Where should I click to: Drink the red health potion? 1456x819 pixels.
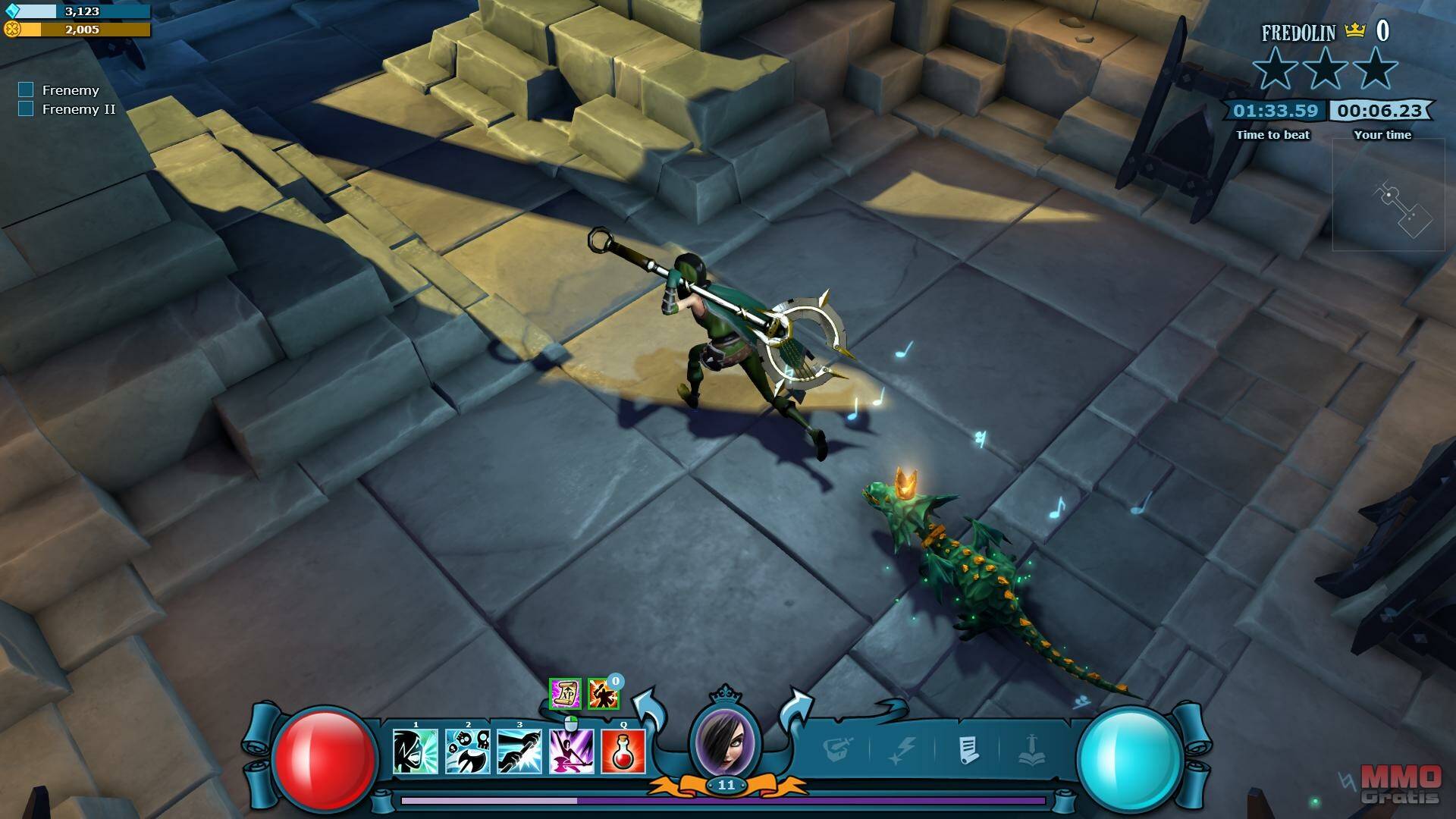[x=623, y=751]
